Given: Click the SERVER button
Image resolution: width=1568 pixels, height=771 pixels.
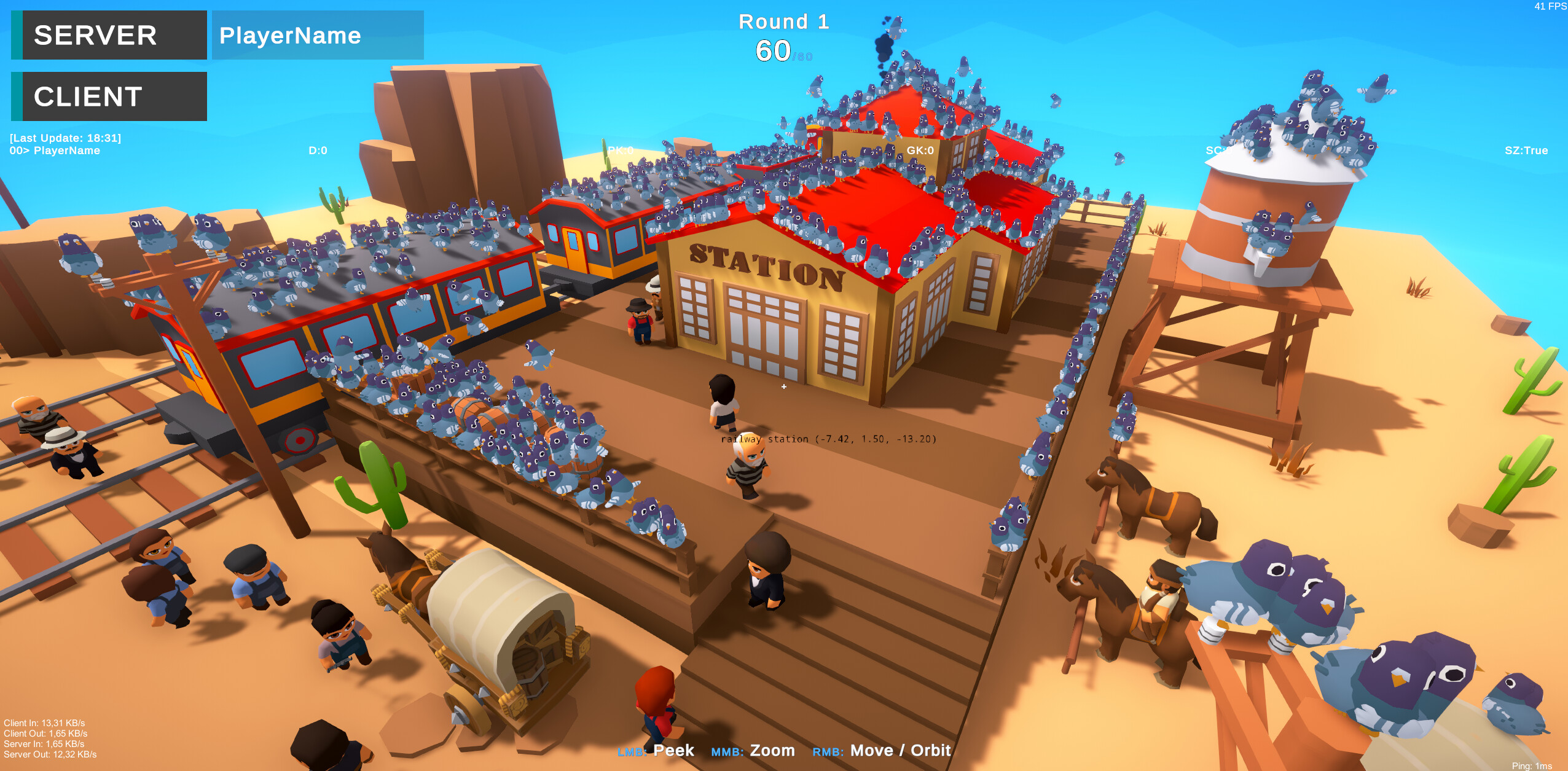Looking at the screenshot, I should point(109,35).
